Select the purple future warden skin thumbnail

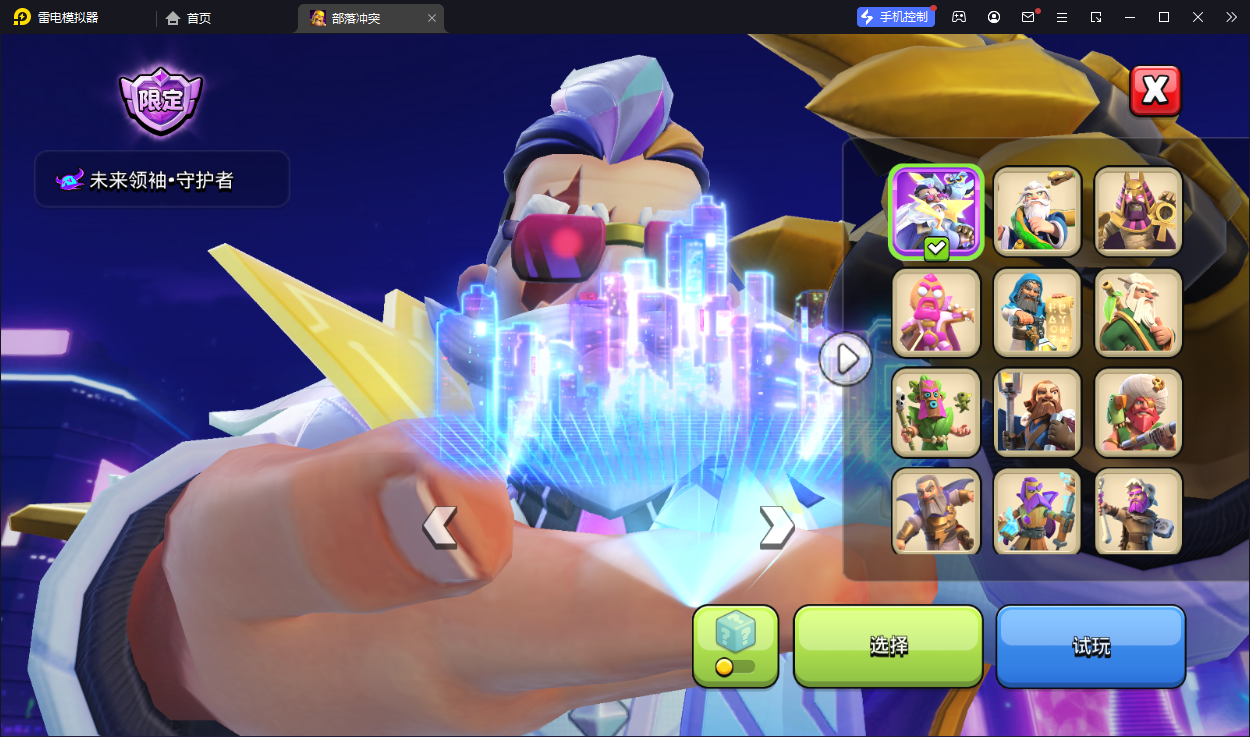click(937, 212)
